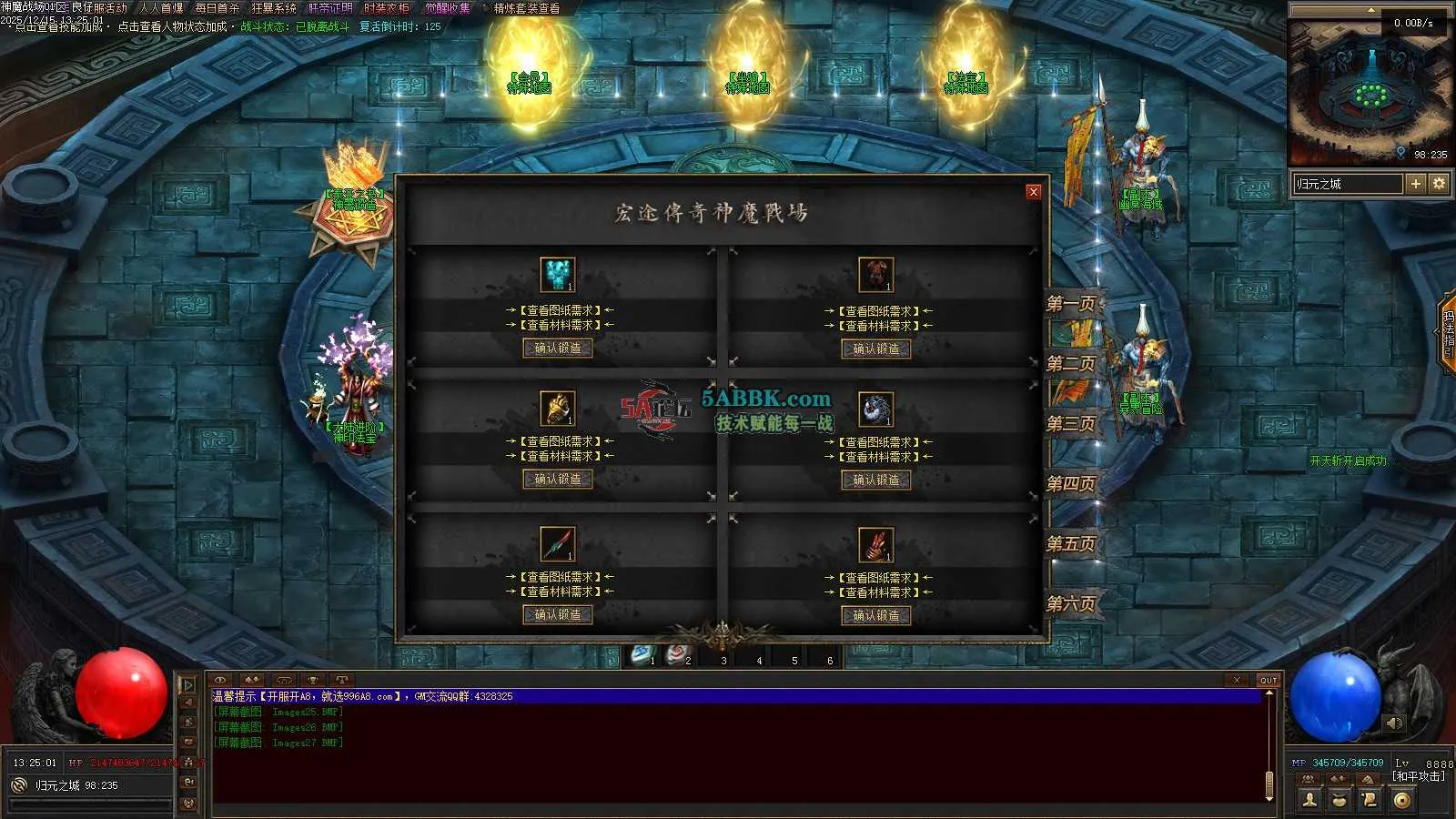Switch to 第六页 page tab

(1071, 604)
